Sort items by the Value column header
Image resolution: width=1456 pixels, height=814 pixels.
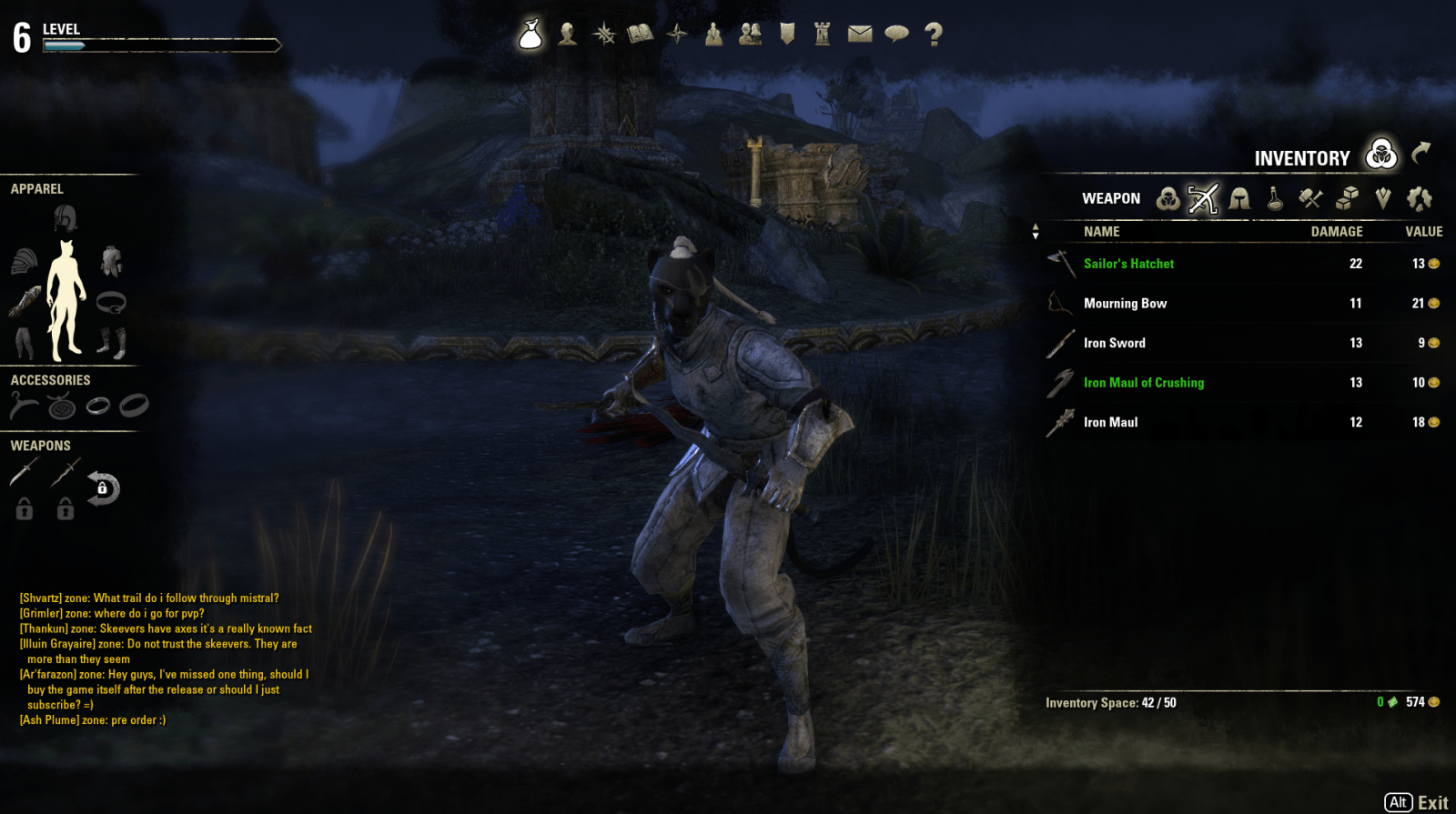(1423, 232)
